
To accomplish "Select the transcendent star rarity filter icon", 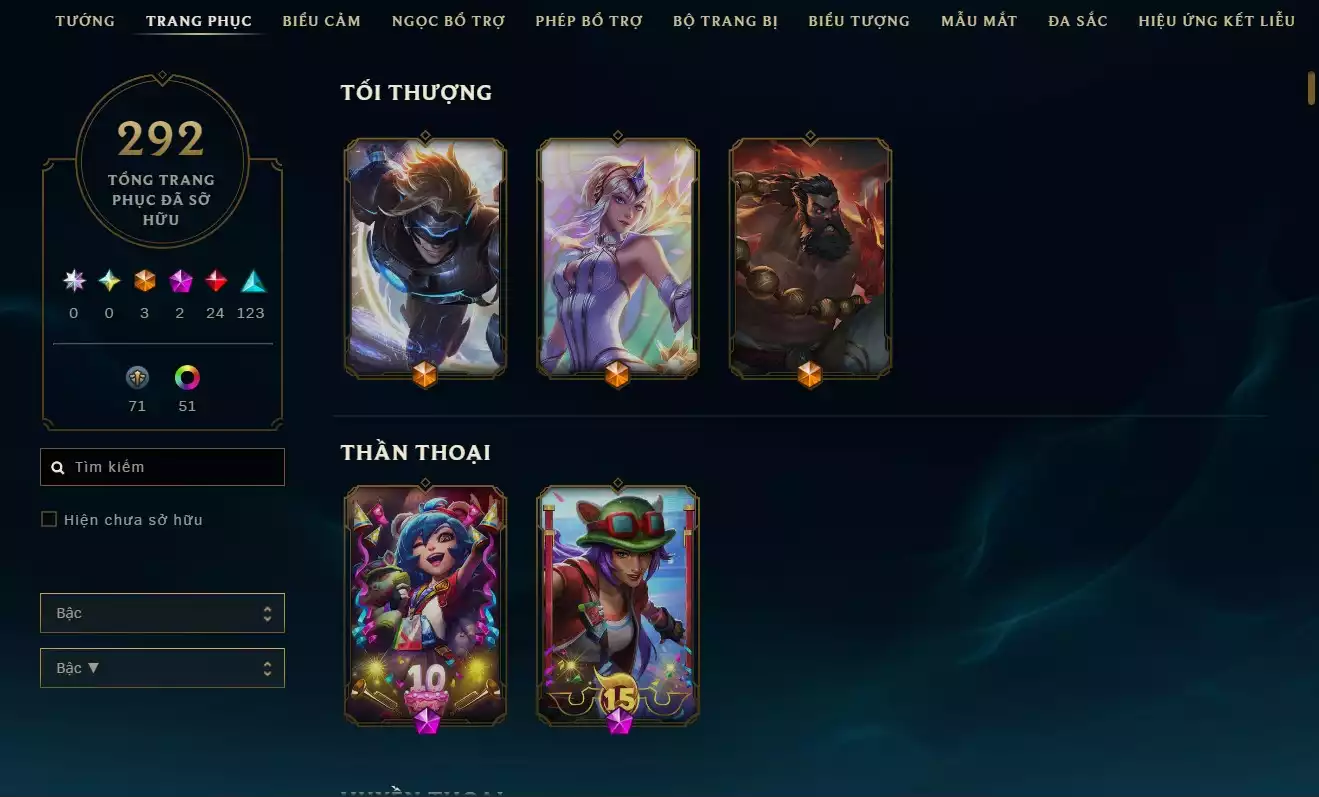I will (x=72, y=281).
